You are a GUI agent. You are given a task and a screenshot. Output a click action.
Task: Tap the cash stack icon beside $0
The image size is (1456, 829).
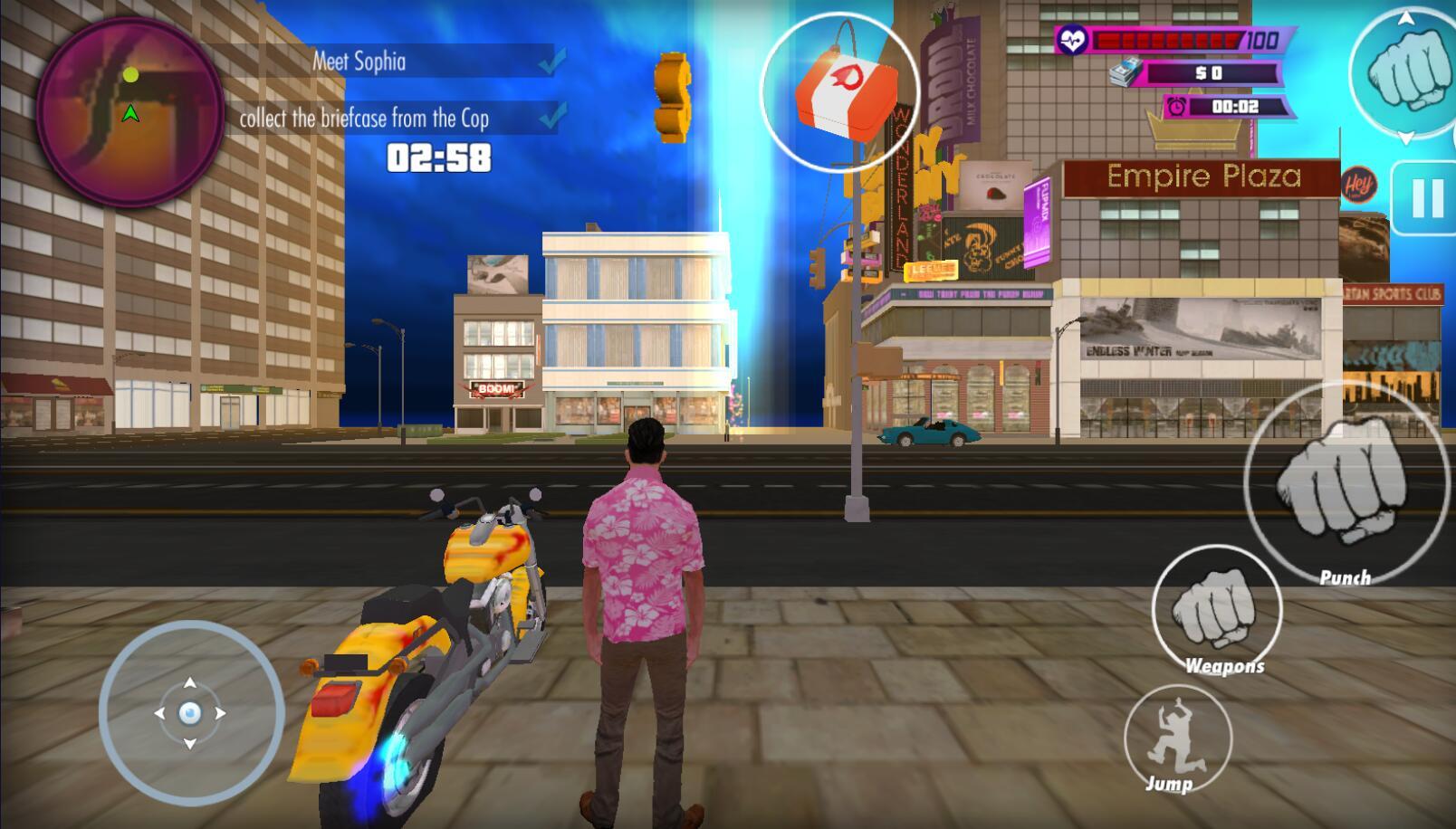(1128, 71)
